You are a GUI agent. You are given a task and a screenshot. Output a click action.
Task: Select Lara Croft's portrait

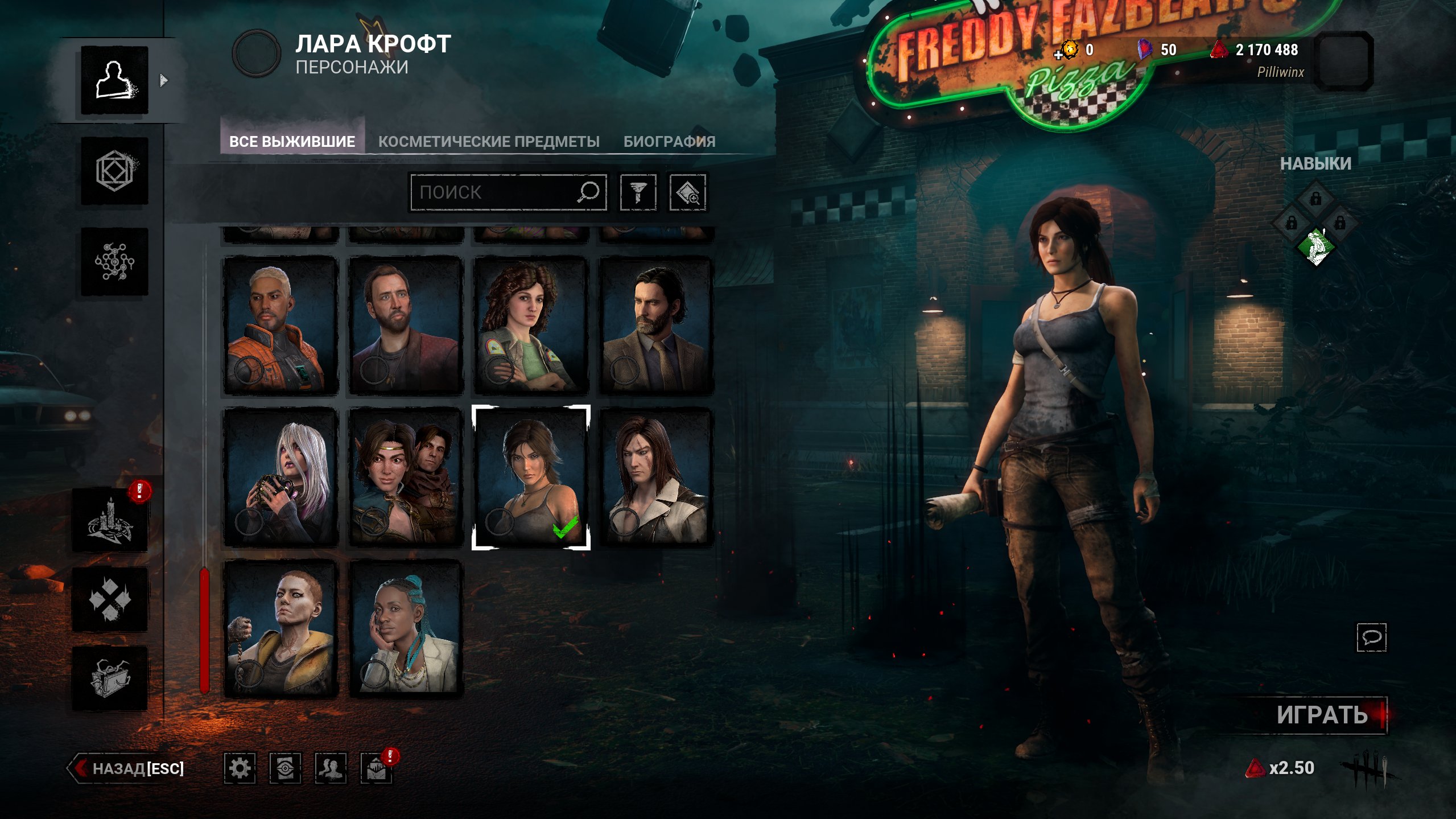[x=530, y=477]
